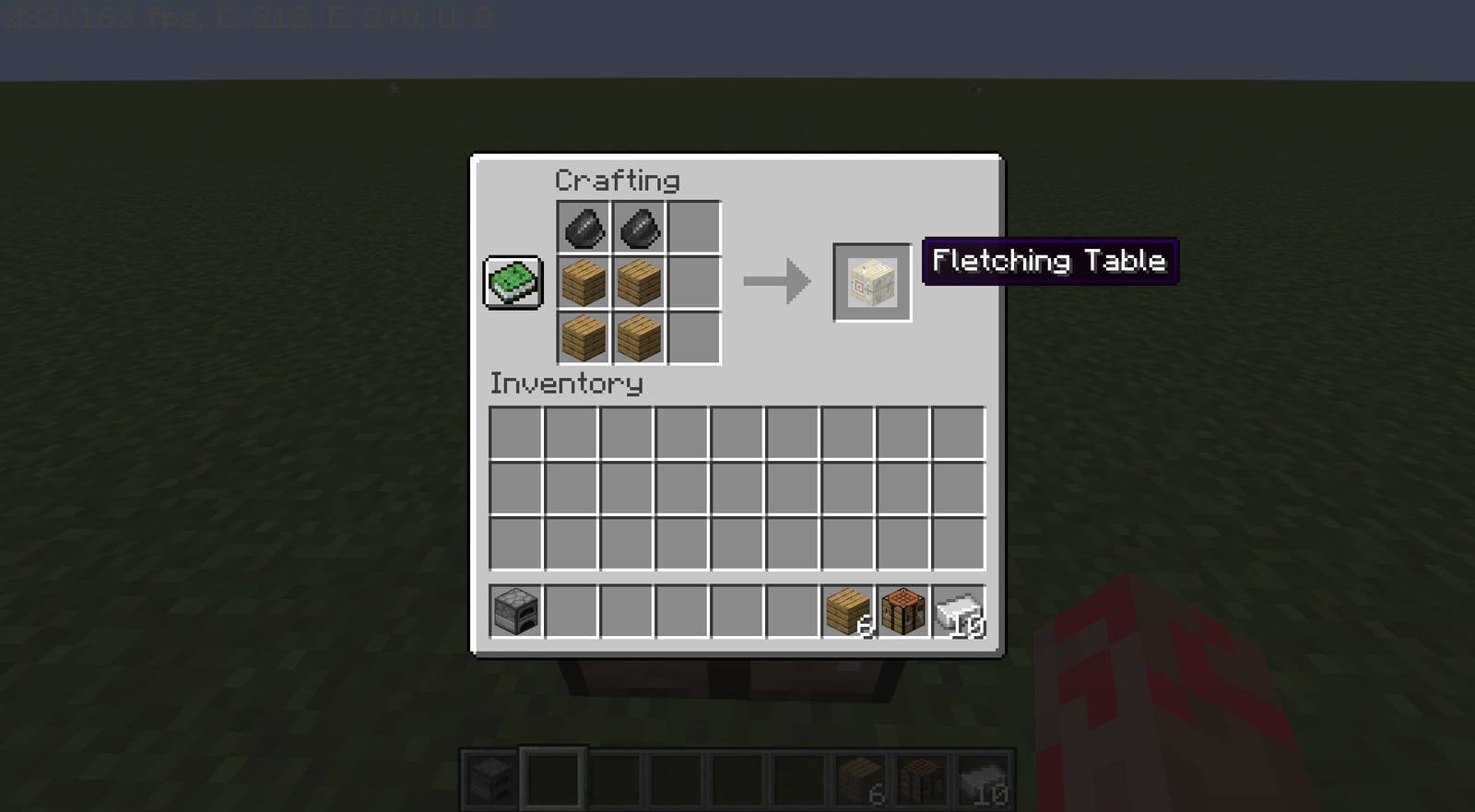Open the recipe book
This screenshot has height=812, width=1475.
coord(513,281)
